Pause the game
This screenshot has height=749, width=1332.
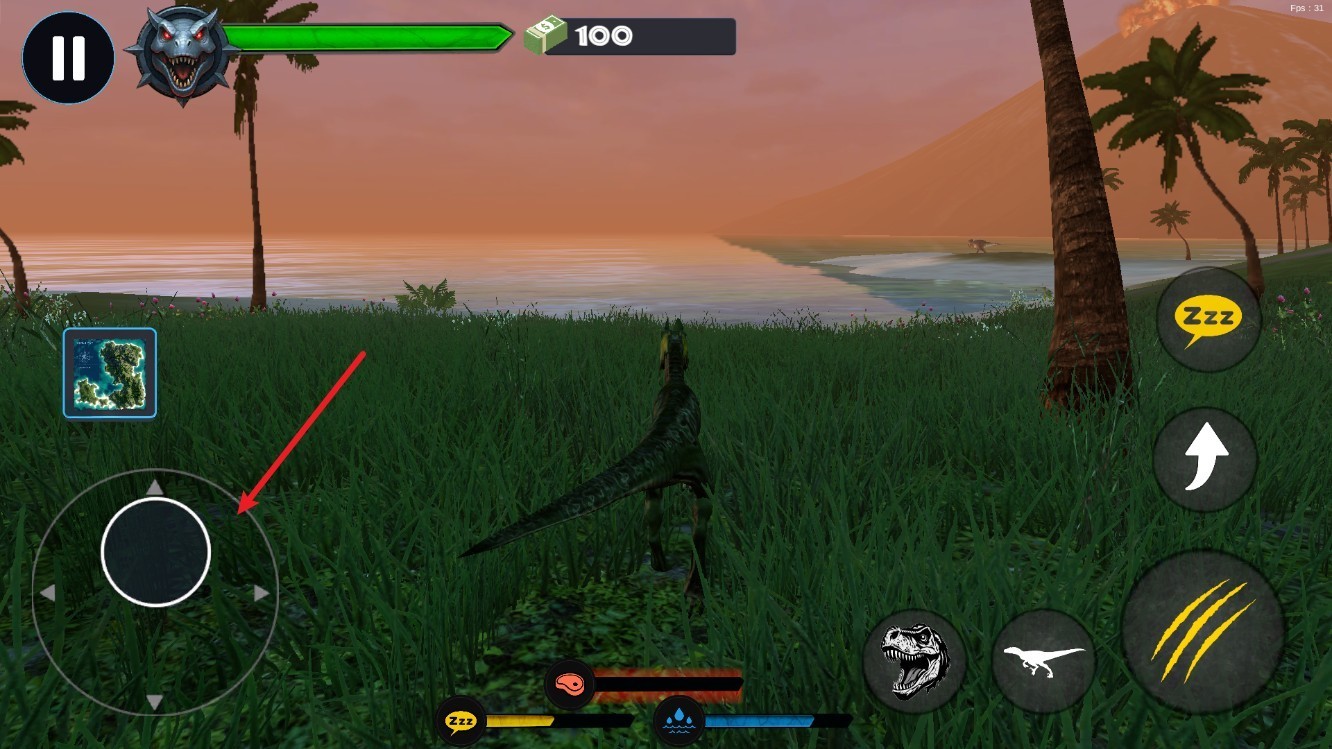68,58
